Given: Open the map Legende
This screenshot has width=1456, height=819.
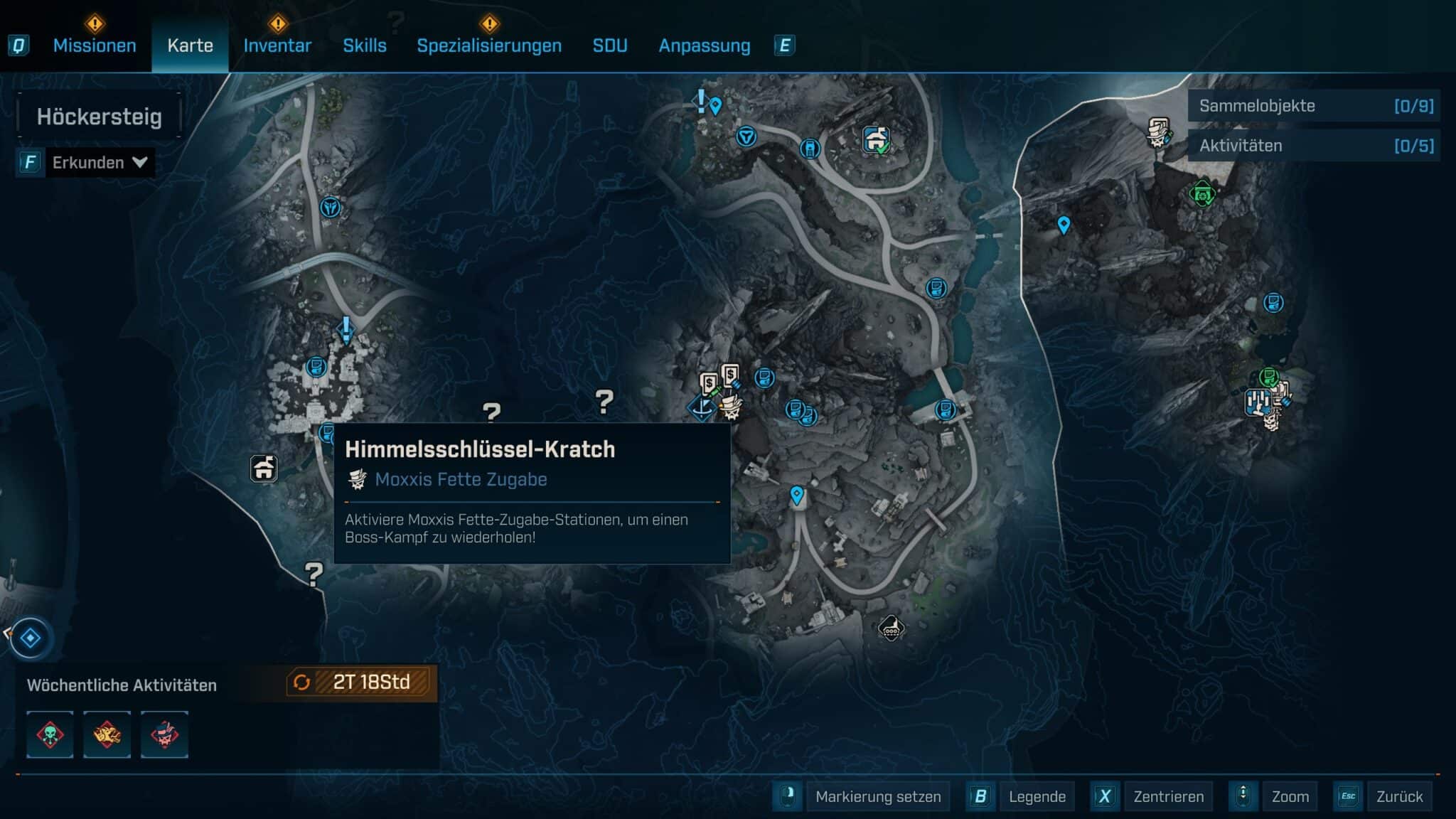Looking at the screenshot, I should (1037, 796).
